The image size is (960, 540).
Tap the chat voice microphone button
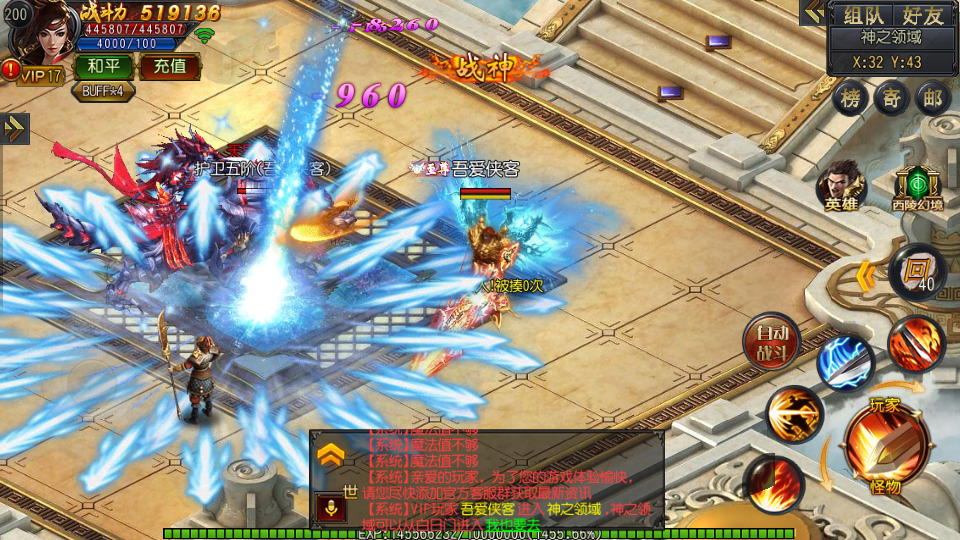(331, 508)
